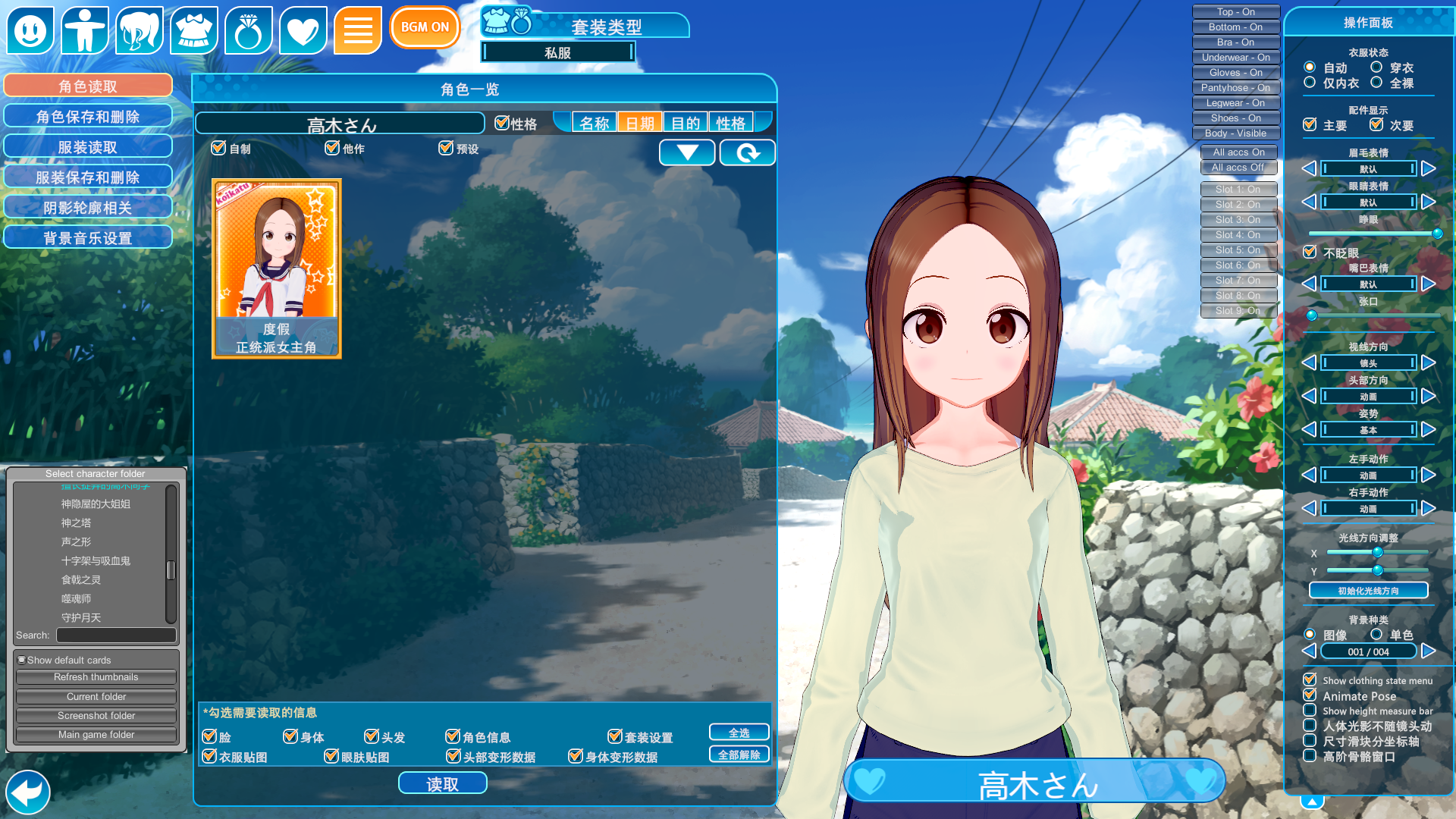This screenshot has width=1456, height=819.
Task: Reset lighting with 初始化光线方向
Action: pos(1368,591)
